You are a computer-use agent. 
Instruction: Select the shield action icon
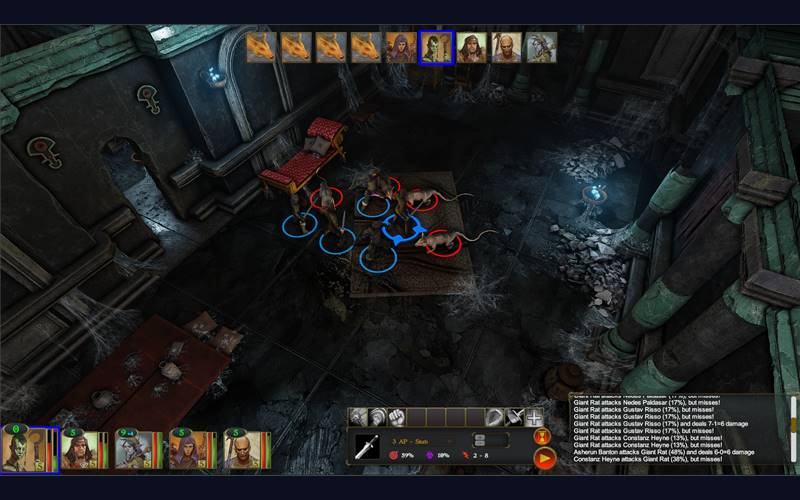click(x=497, y=417)
